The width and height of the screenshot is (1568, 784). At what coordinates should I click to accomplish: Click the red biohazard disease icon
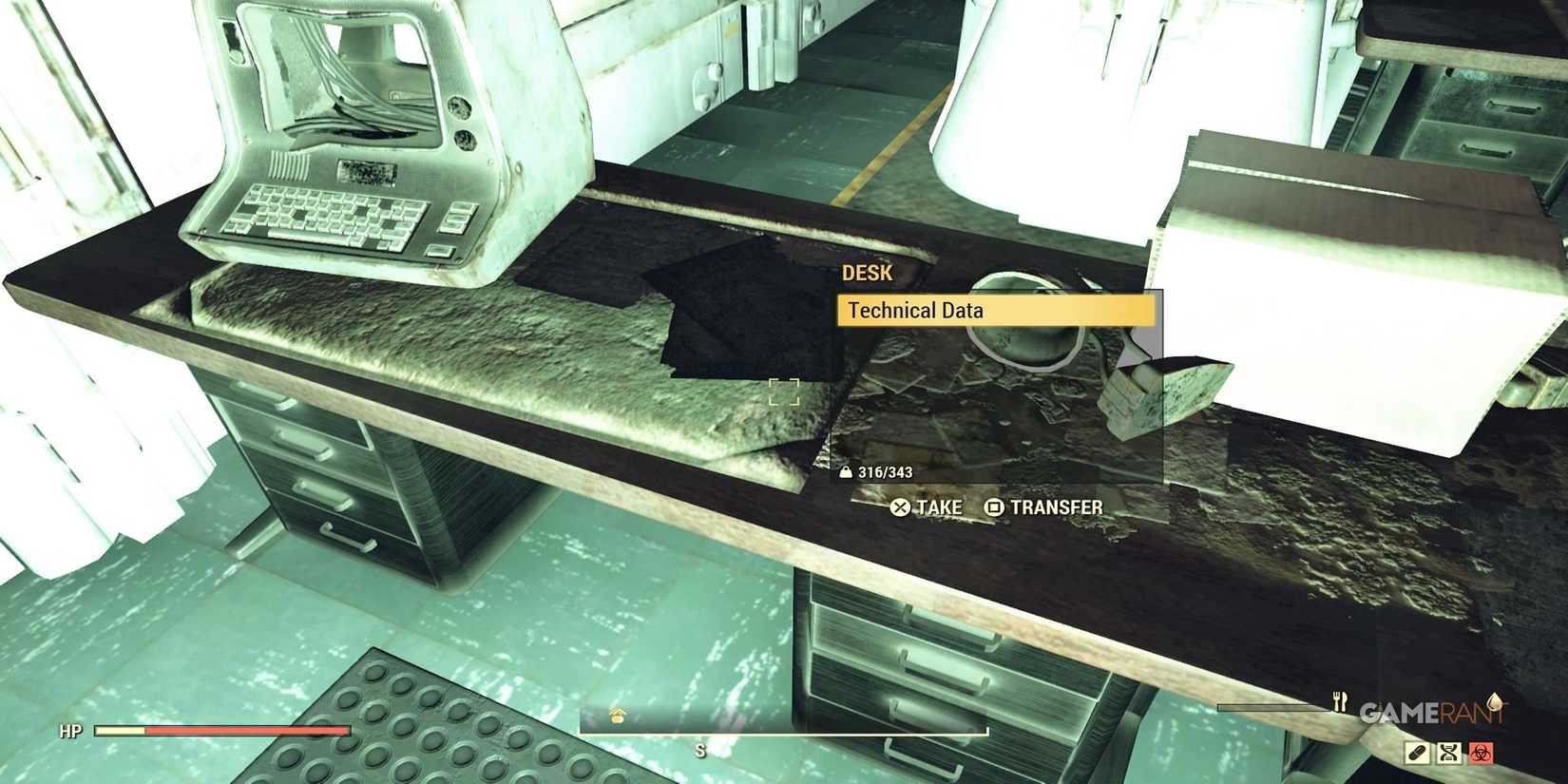[1481, 754]
